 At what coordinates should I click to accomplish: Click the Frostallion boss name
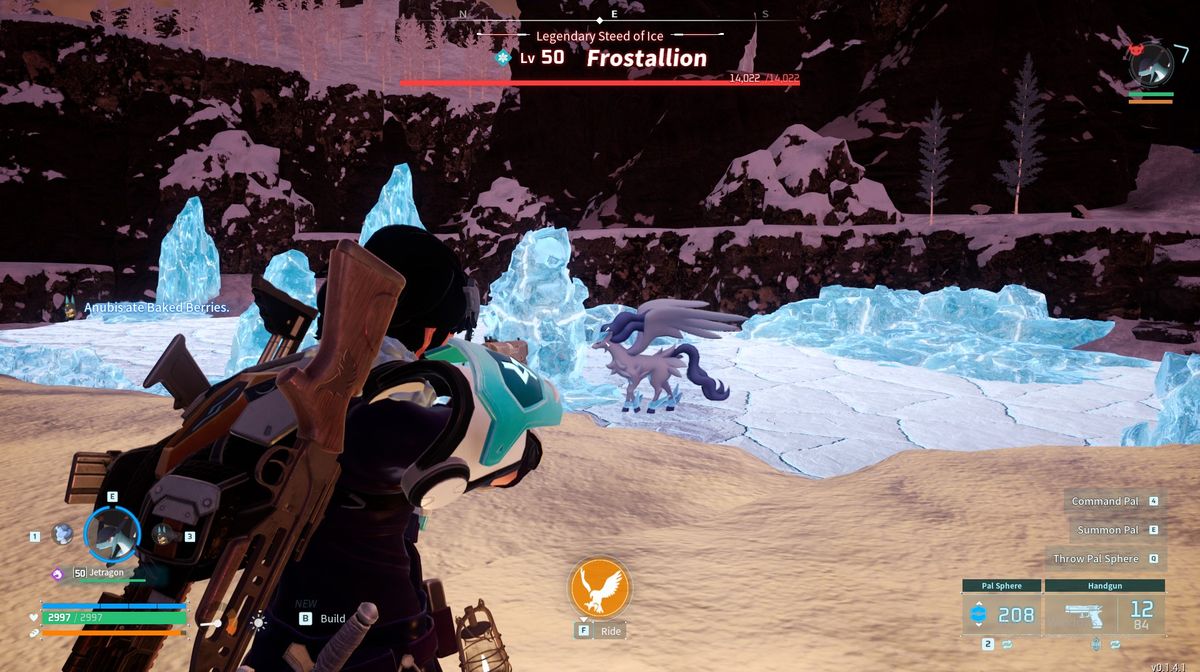point(646,58)
